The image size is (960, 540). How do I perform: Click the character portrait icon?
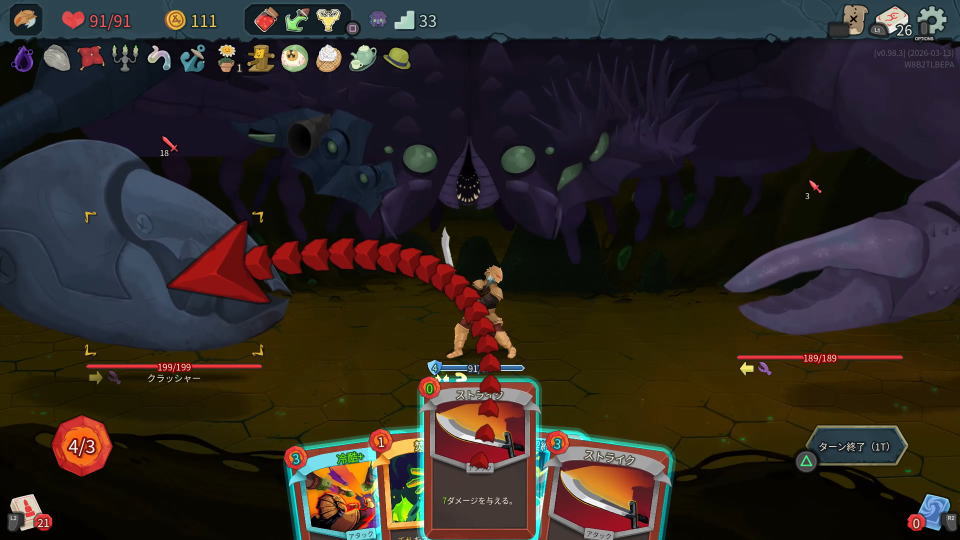pyautogui.click(x=26, y=20)
